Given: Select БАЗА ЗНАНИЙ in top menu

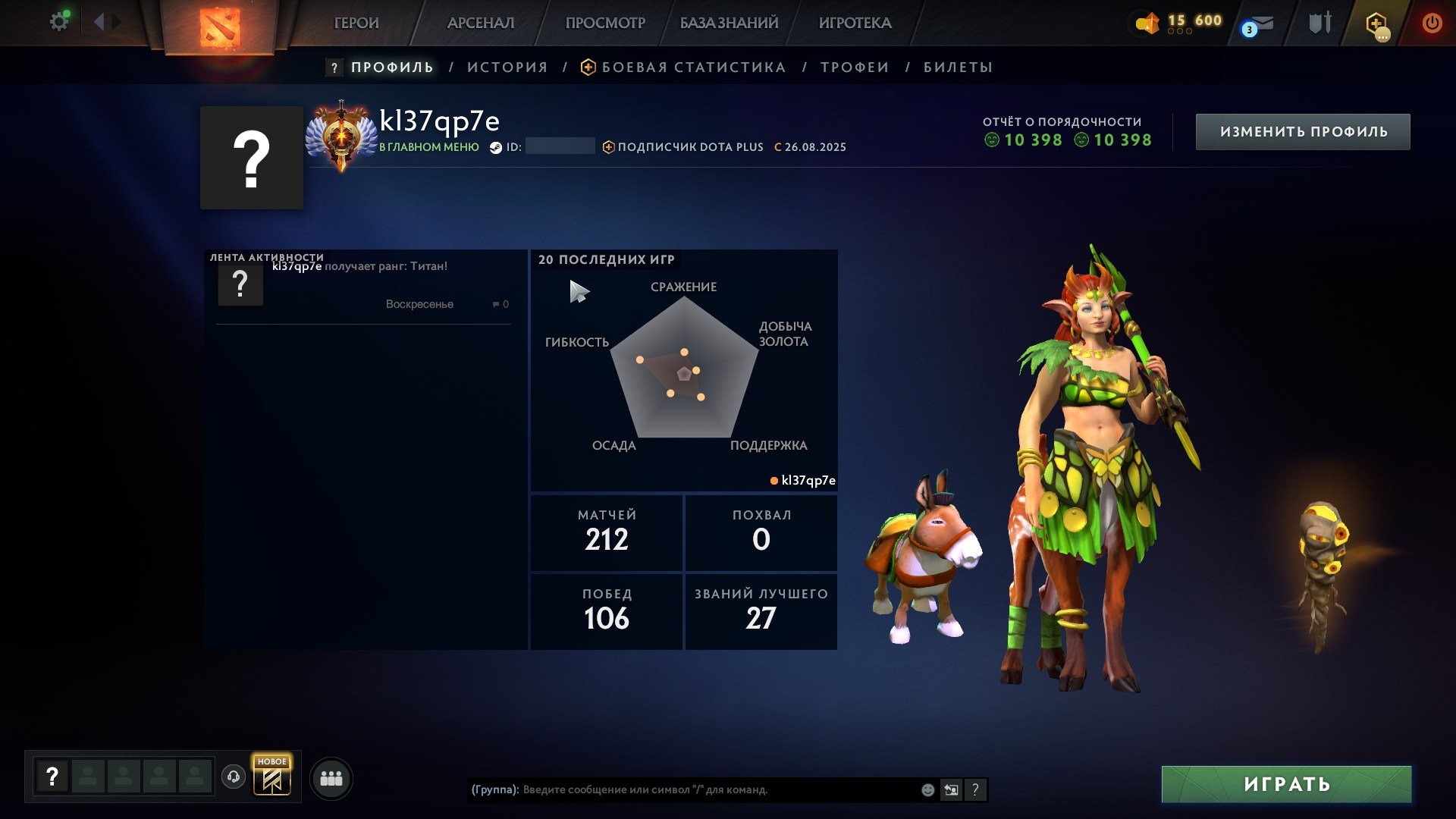Looking at the screenshot, I should point(729,24).
